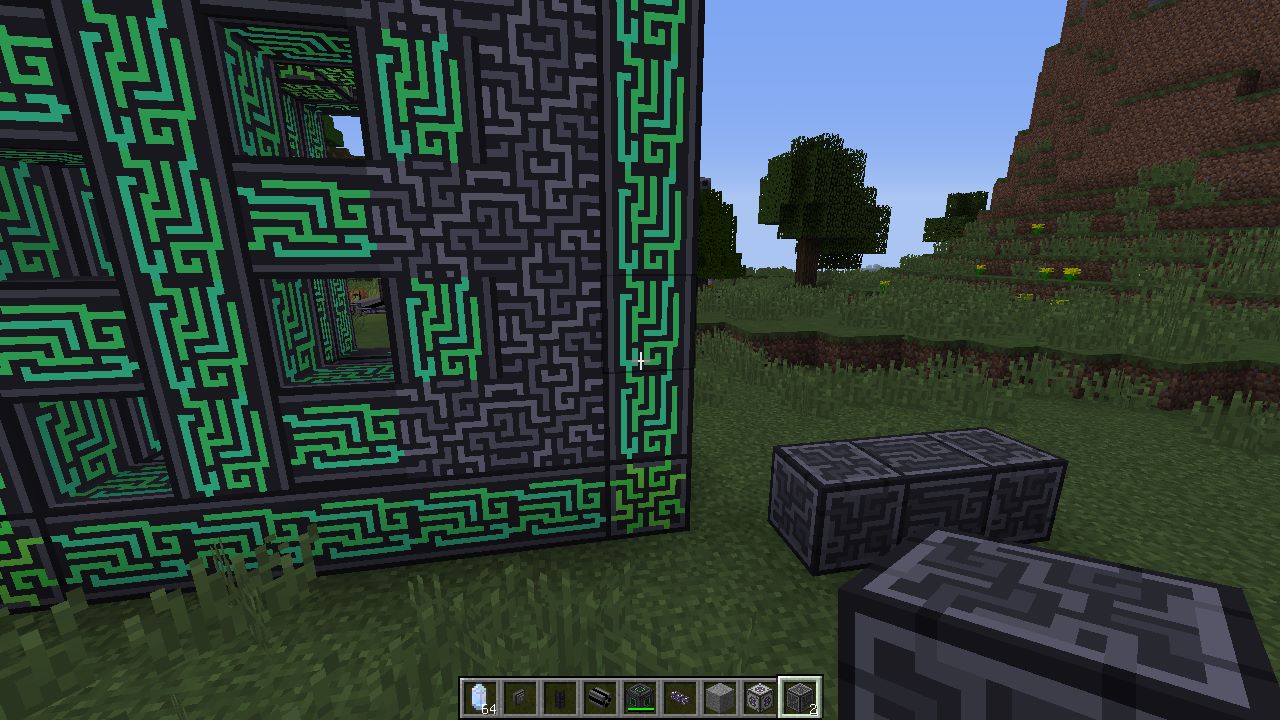Click the green charge bar under the machine block
Viewport: 1280px width, 720px height.
(640, 707)
